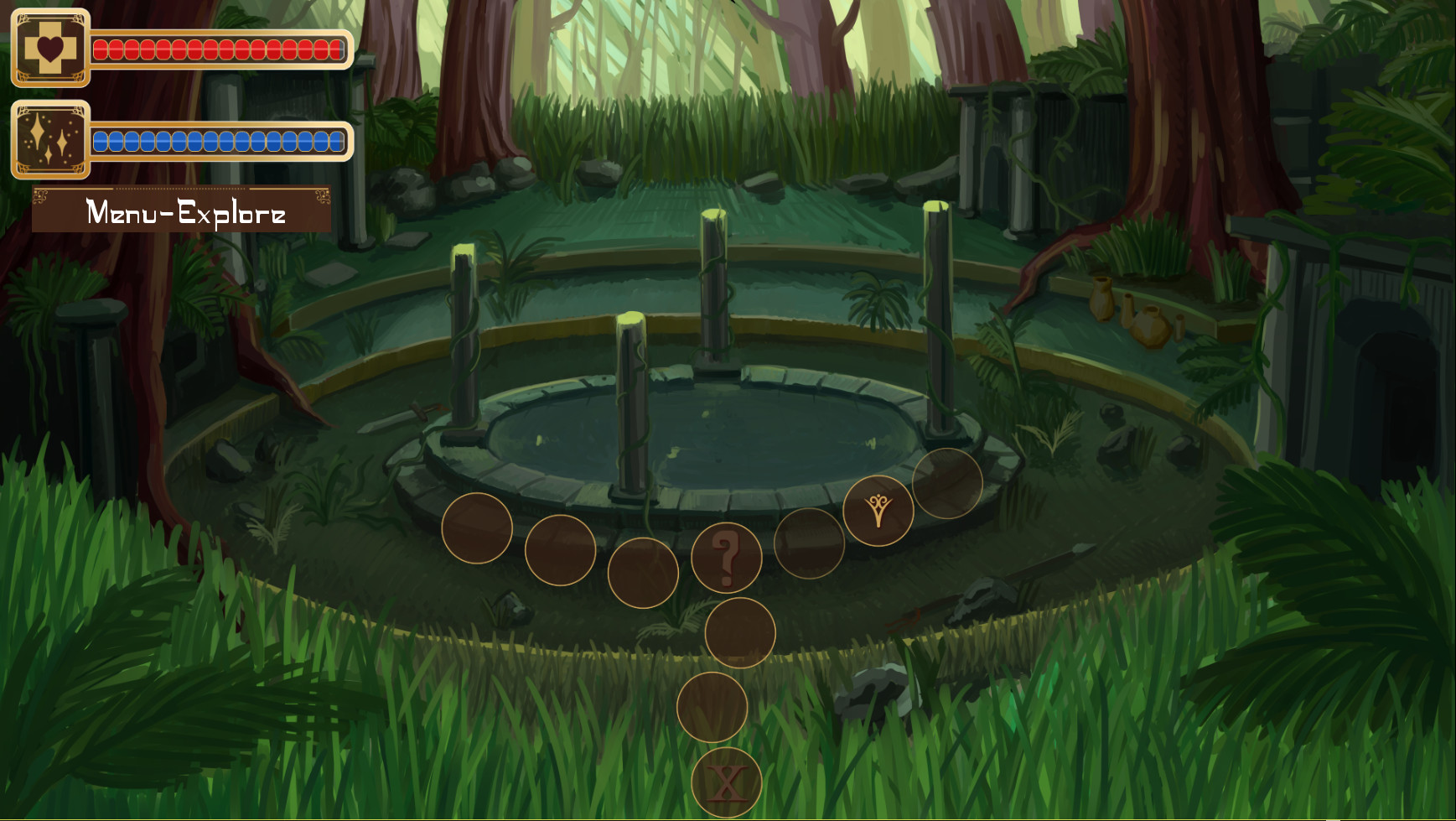The width and height of the screenshot is (1456, 821).
Task: Click the blue mana bar
Action: (218, 141)
